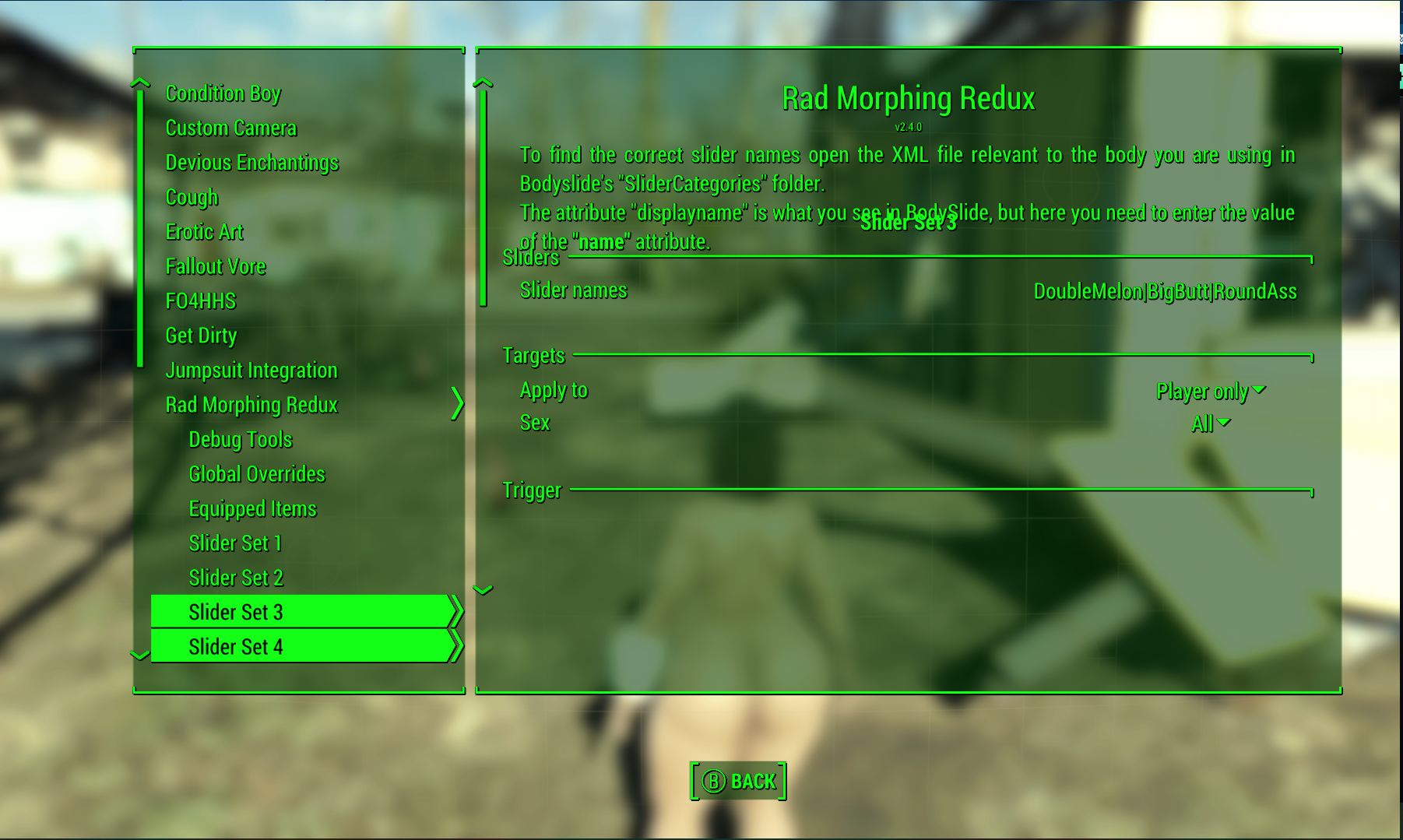Click the left panel's up scroll arrow
Screen dimensions: 1403x840
[x=141, y=83]
